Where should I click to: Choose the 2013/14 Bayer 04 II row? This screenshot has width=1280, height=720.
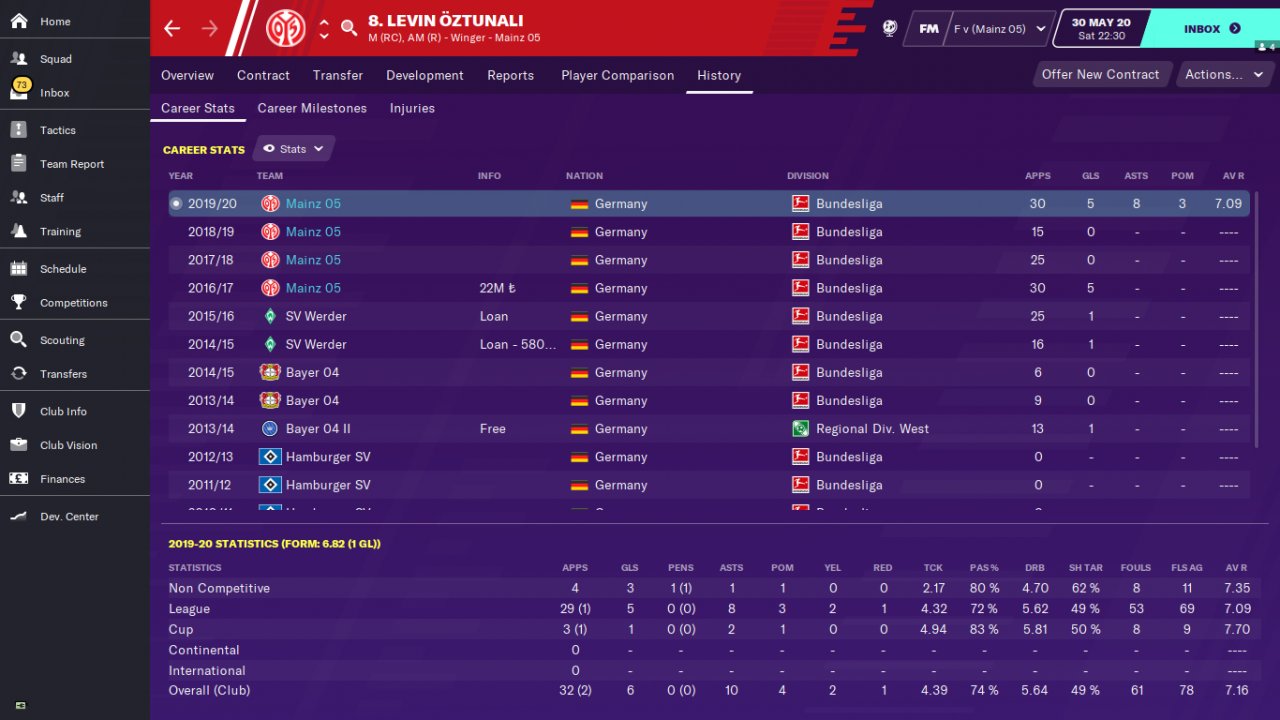[x=700, y=429]
